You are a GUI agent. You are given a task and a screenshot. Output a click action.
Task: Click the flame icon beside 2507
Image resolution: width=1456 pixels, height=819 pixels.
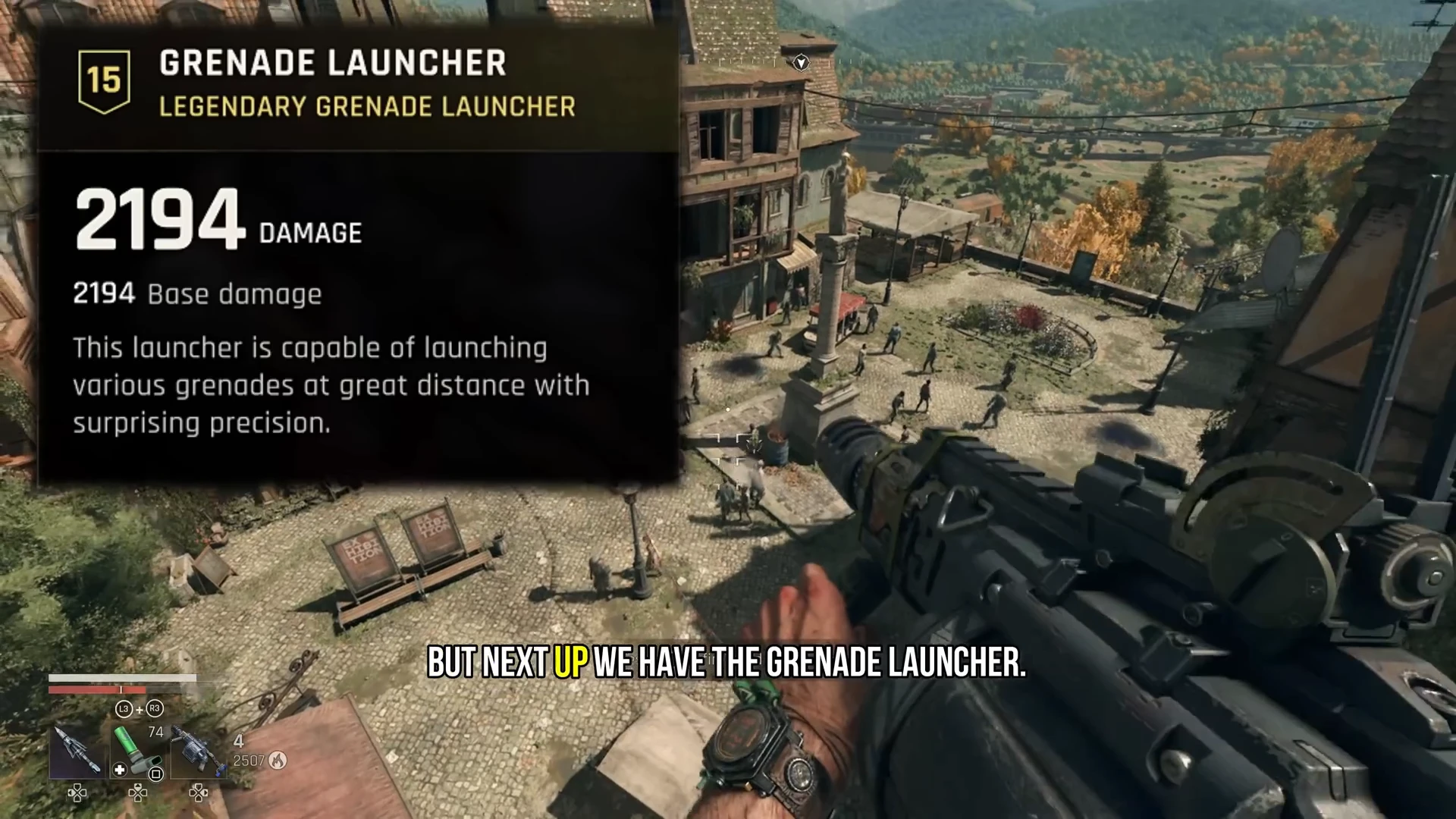click(x=278, y=761)
